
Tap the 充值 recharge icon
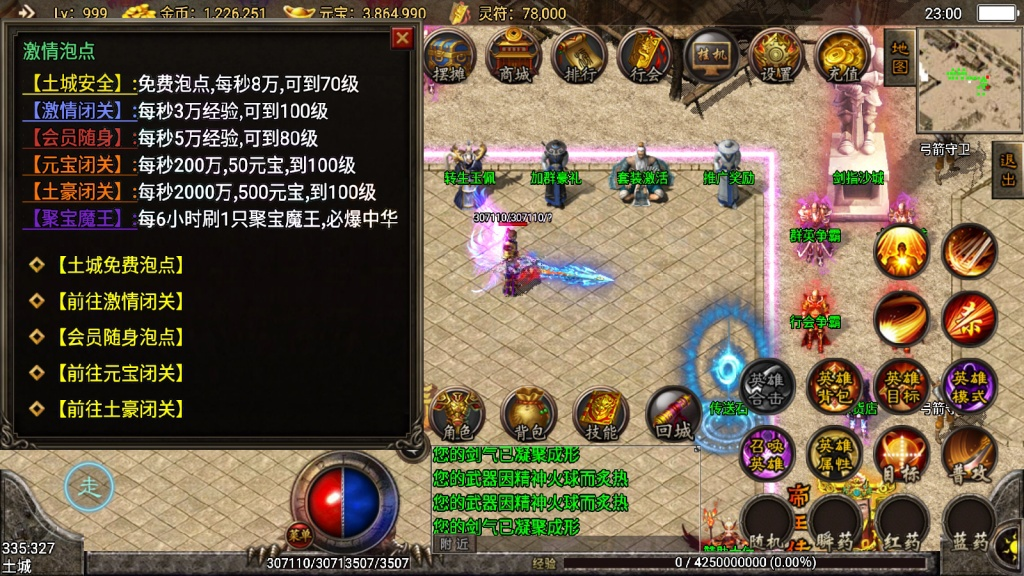842,54
